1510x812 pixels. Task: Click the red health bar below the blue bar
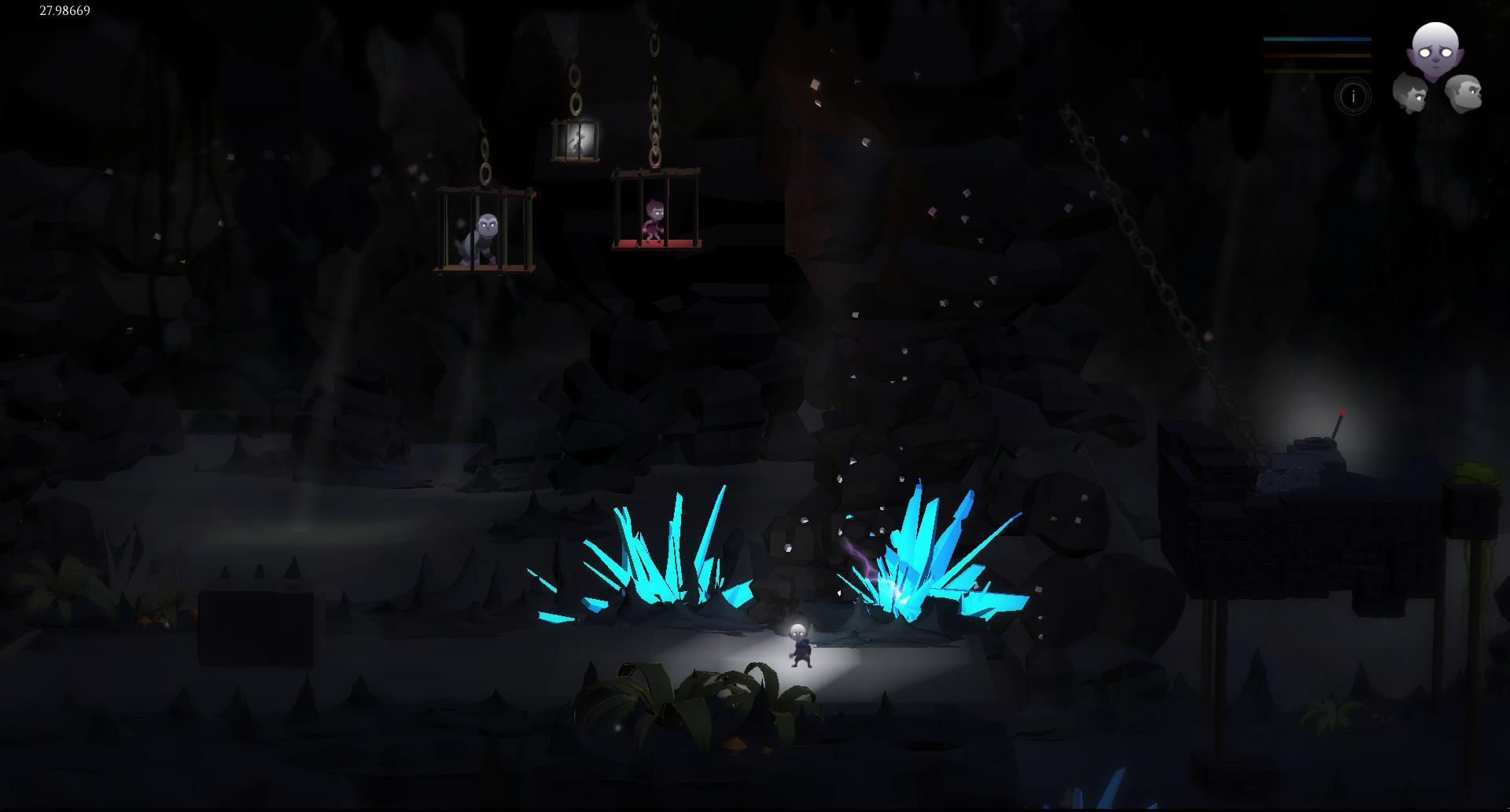[x=1317, y=54]
